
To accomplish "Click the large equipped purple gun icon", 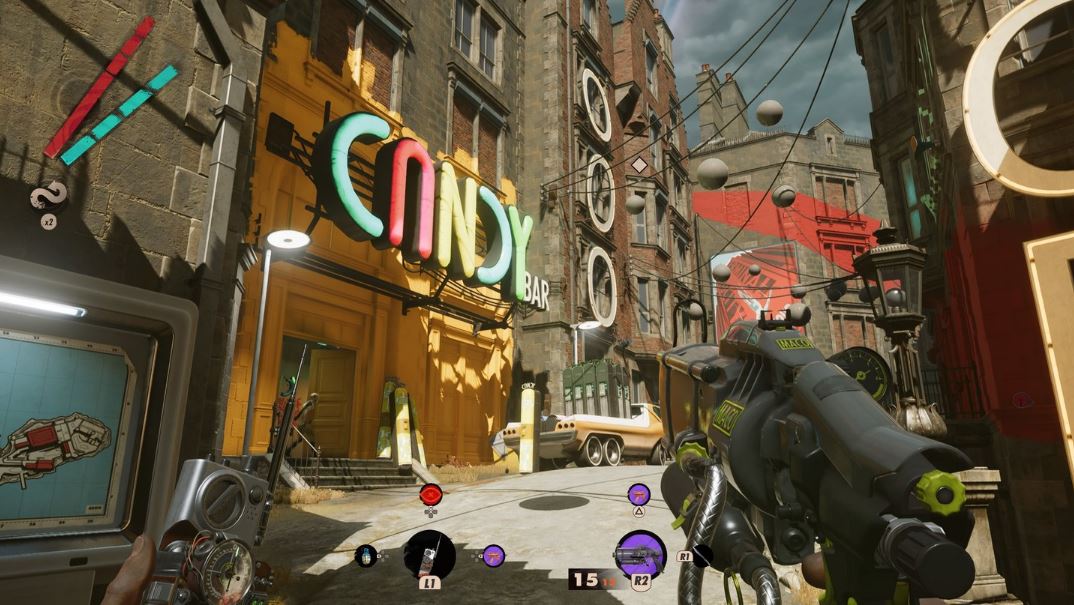I will point(640,554).
